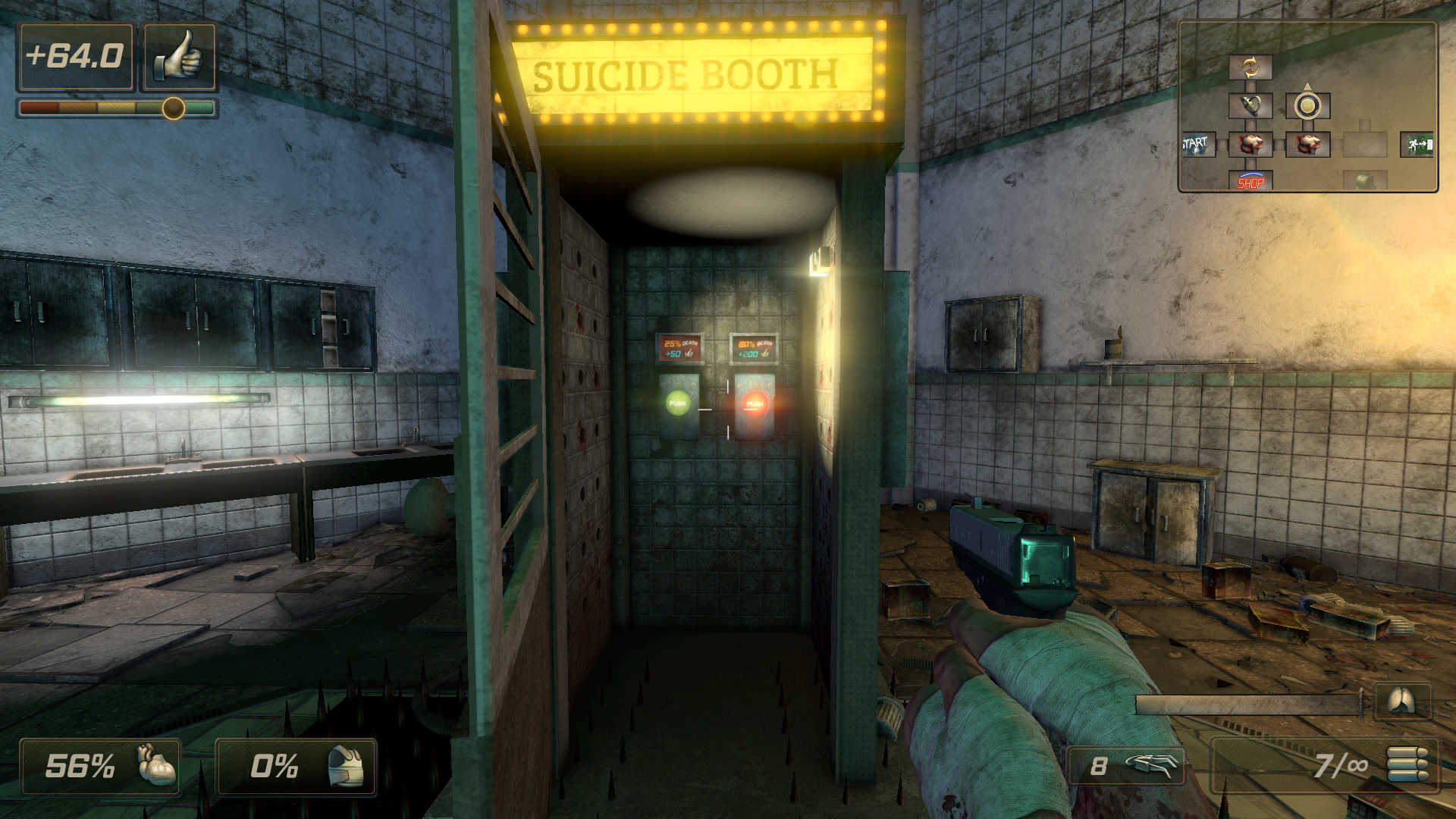Click the swap arrows room on minimap

pyautogui.click(x=1250, y=67)
